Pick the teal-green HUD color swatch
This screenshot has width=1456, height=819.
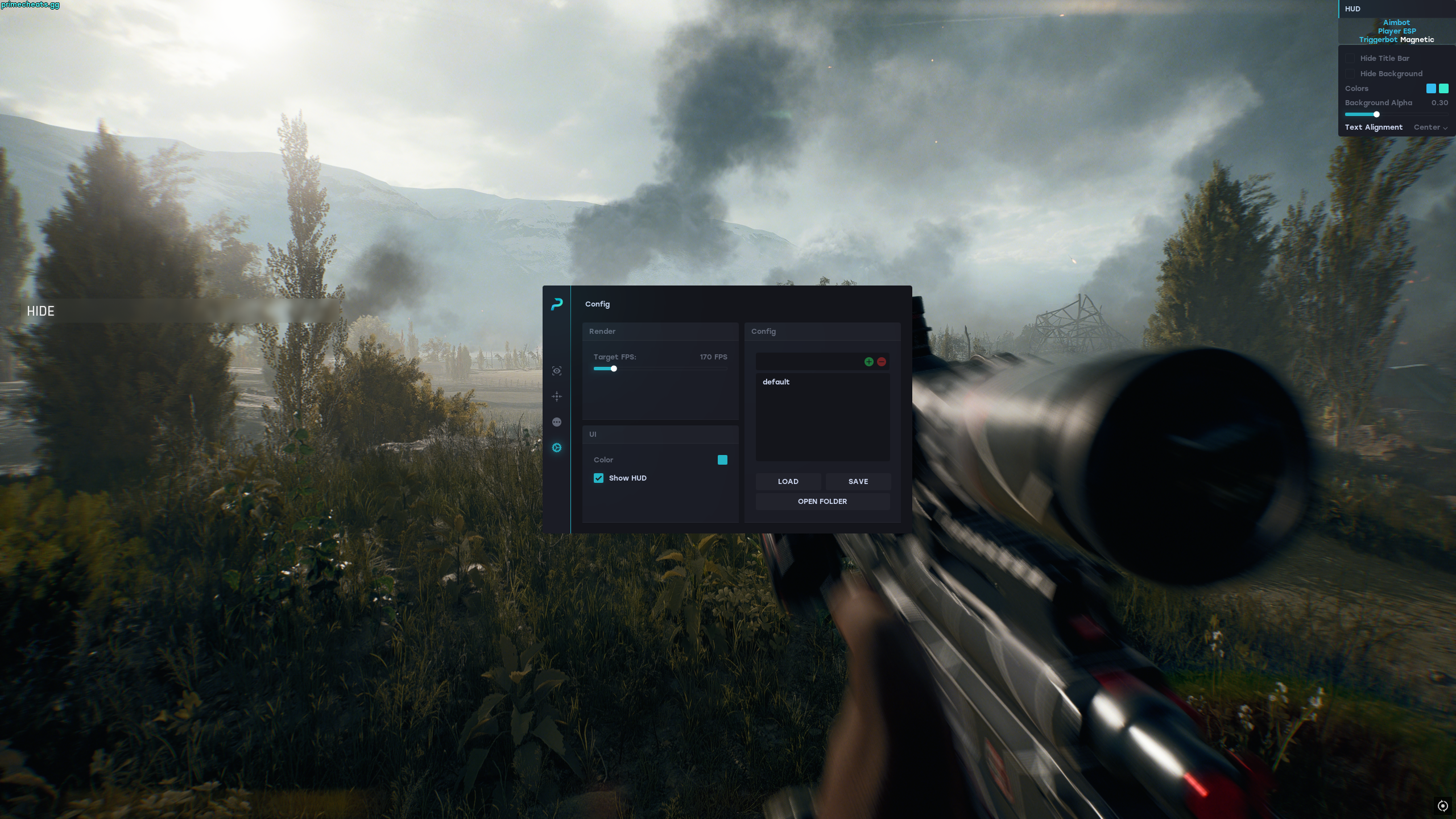click(x=1443, y=88)
